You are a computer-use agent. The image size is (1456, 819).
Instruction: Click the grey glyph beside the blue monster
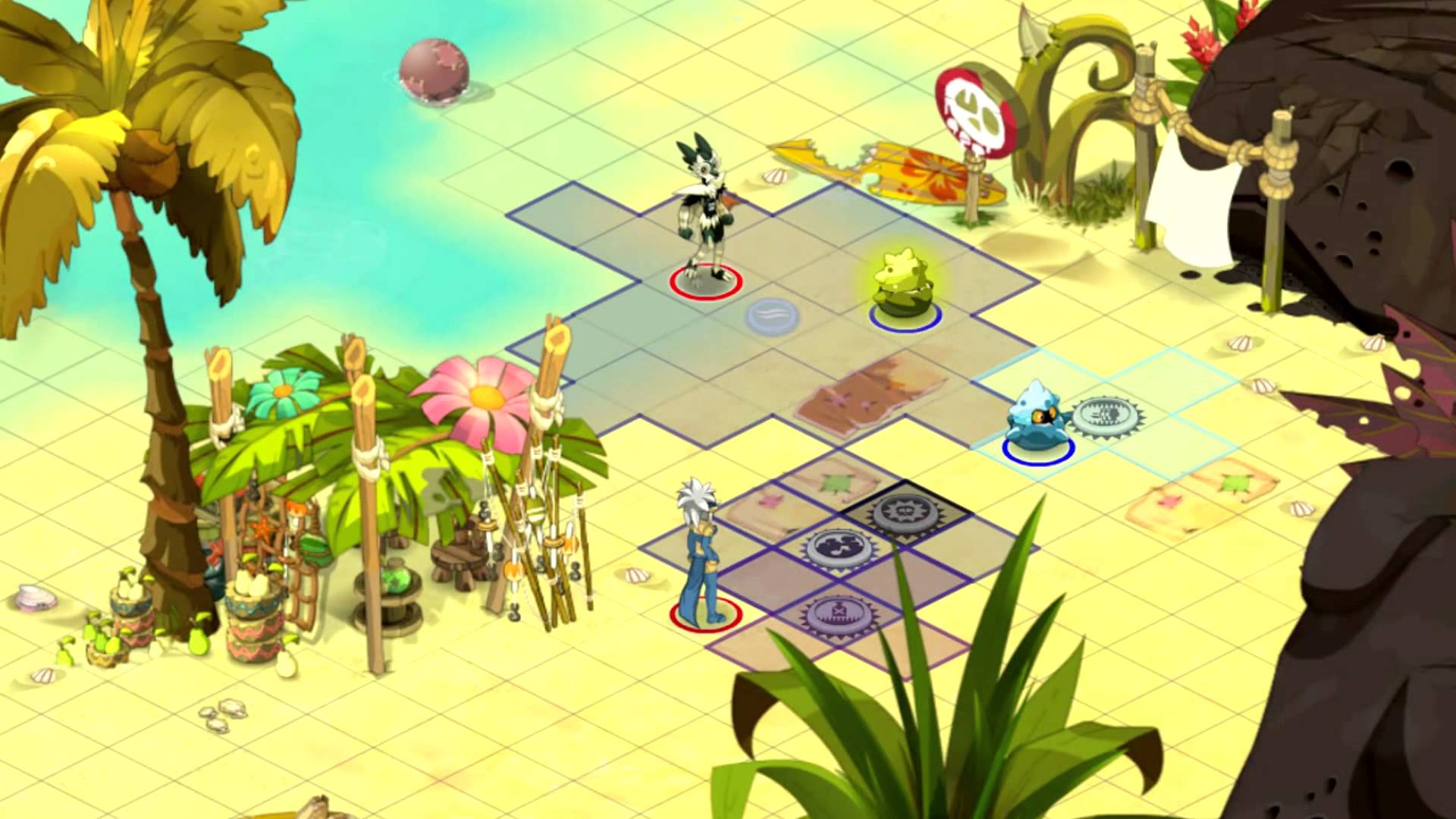click(1107, 415)
